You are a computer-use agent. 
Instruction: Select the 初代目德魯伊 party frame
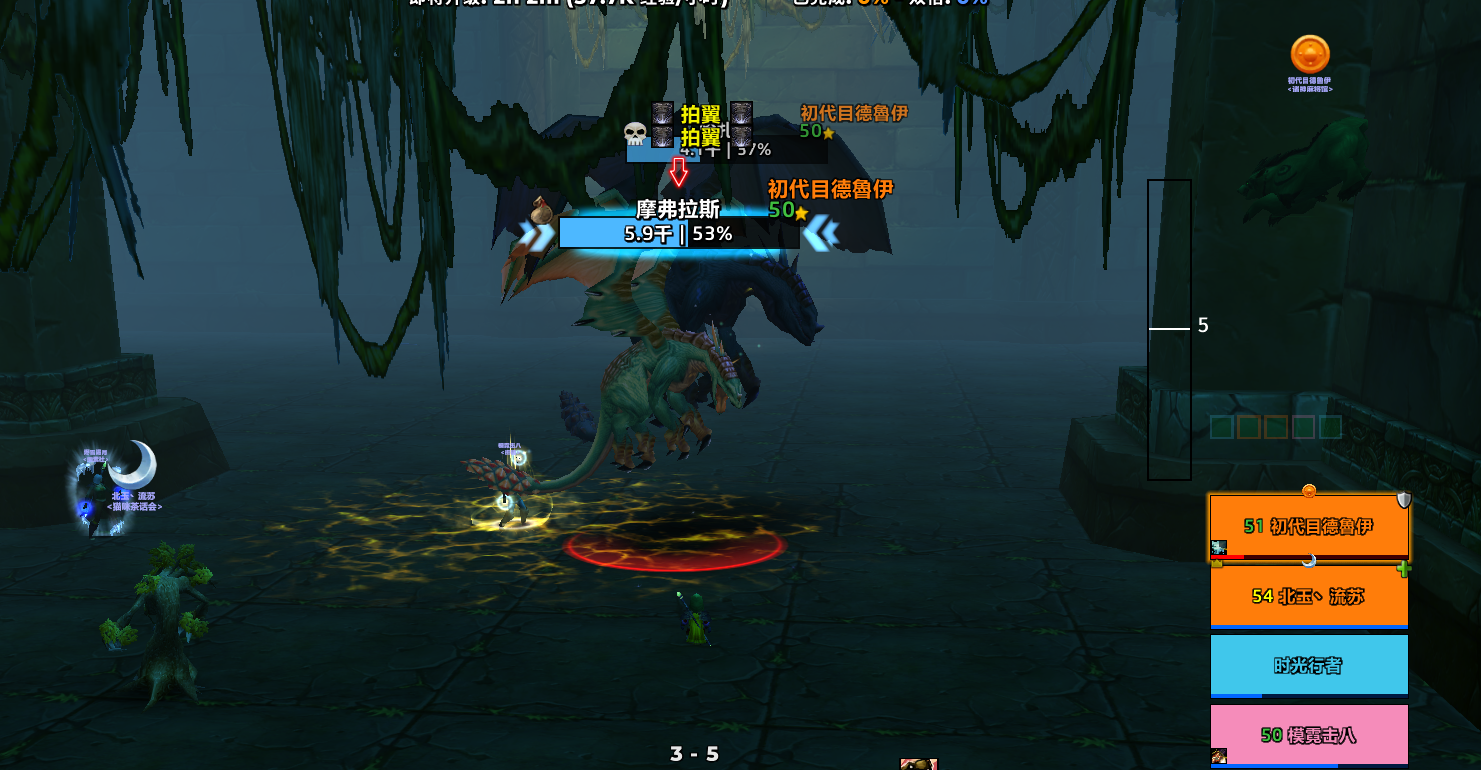point(1308,527)
